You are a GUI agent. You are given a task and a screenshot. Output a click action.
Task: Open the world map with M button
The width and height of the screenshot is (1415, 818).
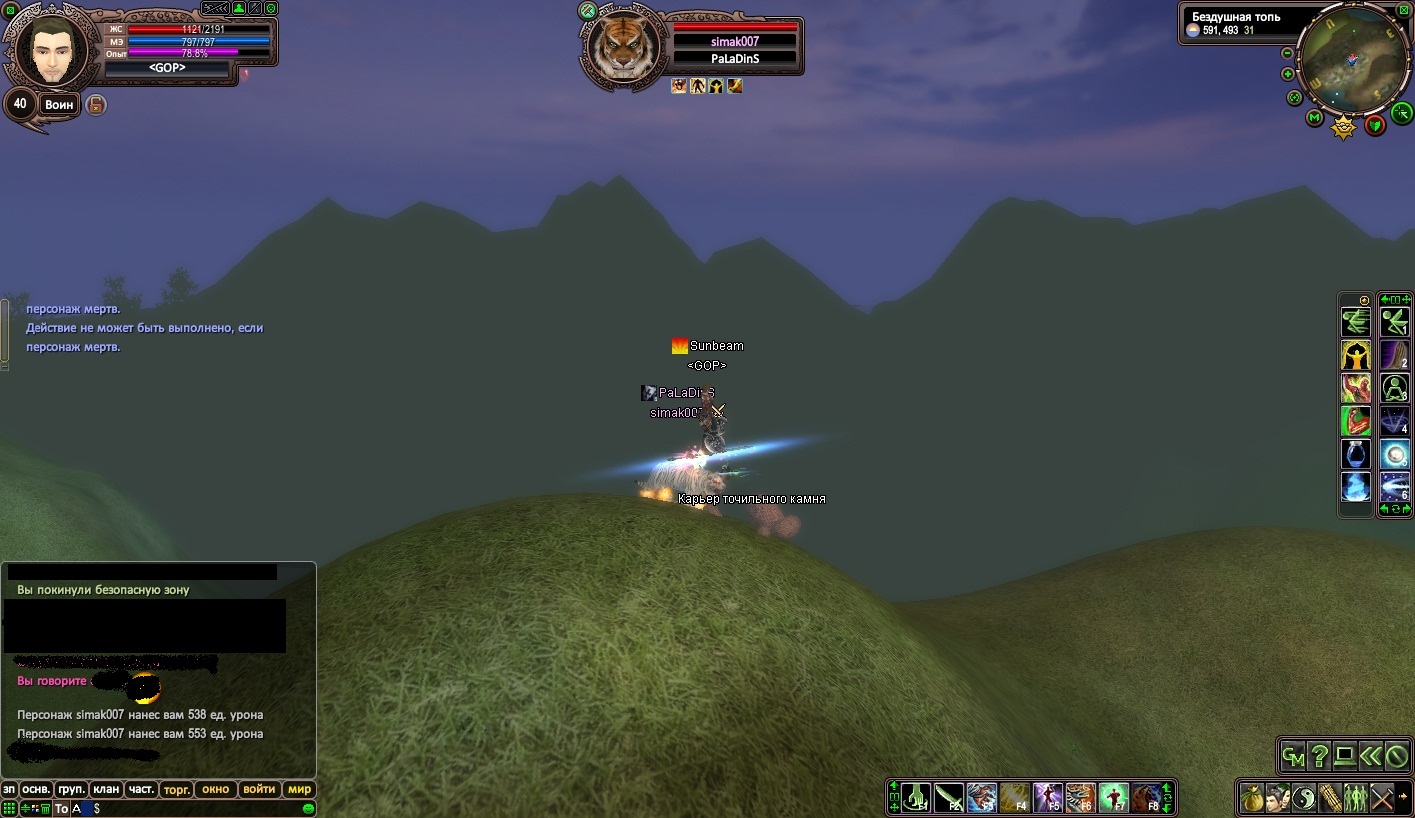click(x=1315, y=118)
